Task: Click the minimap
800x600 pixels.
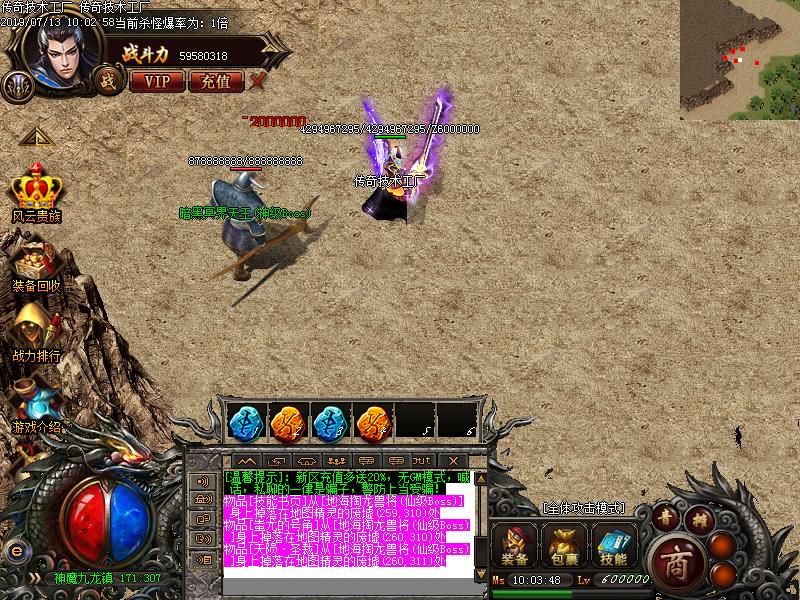Action: [739, 59]
